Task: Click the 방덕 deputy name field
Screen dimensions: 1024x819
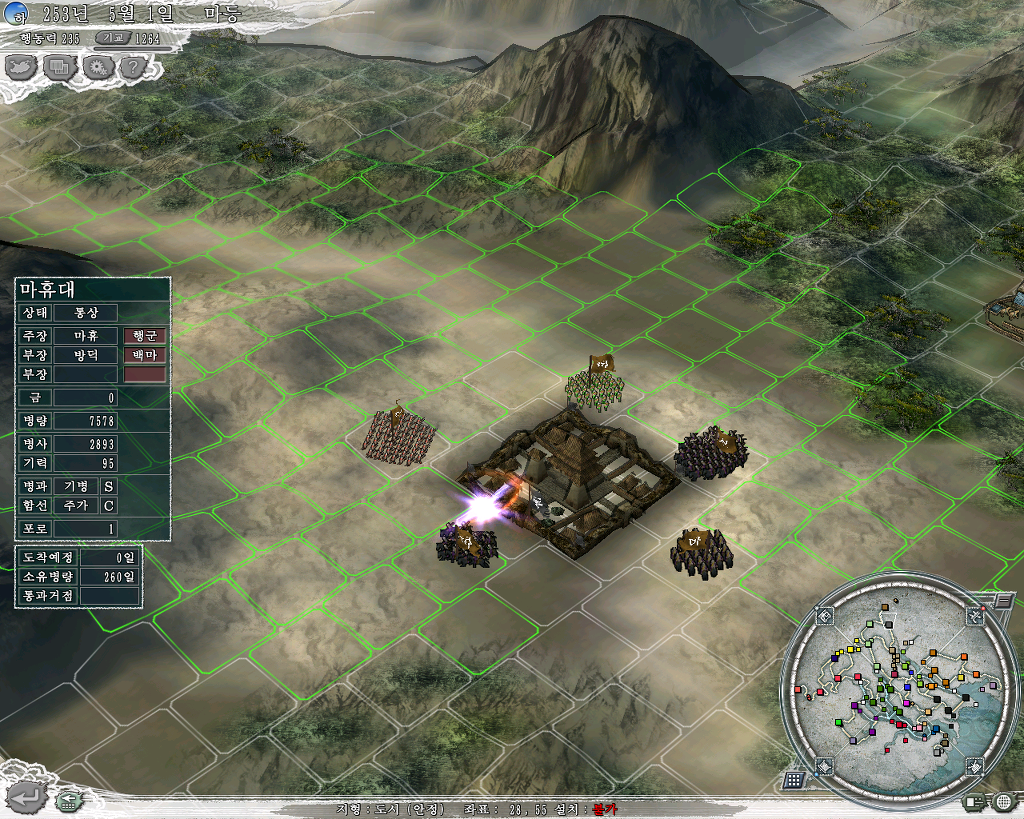Action: tap(85, 354)
